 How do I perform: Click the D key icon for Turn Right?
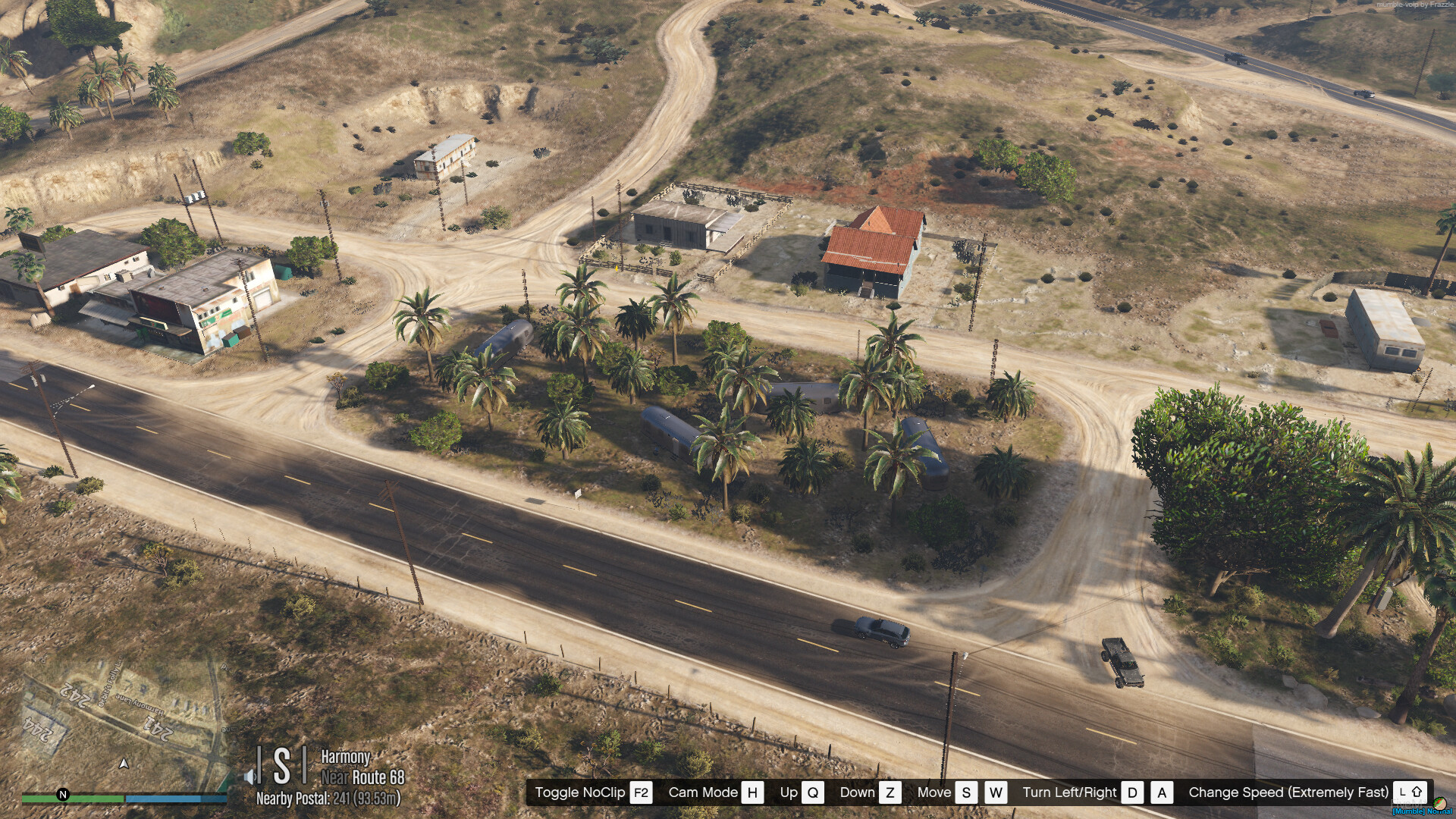point(1130,792)
